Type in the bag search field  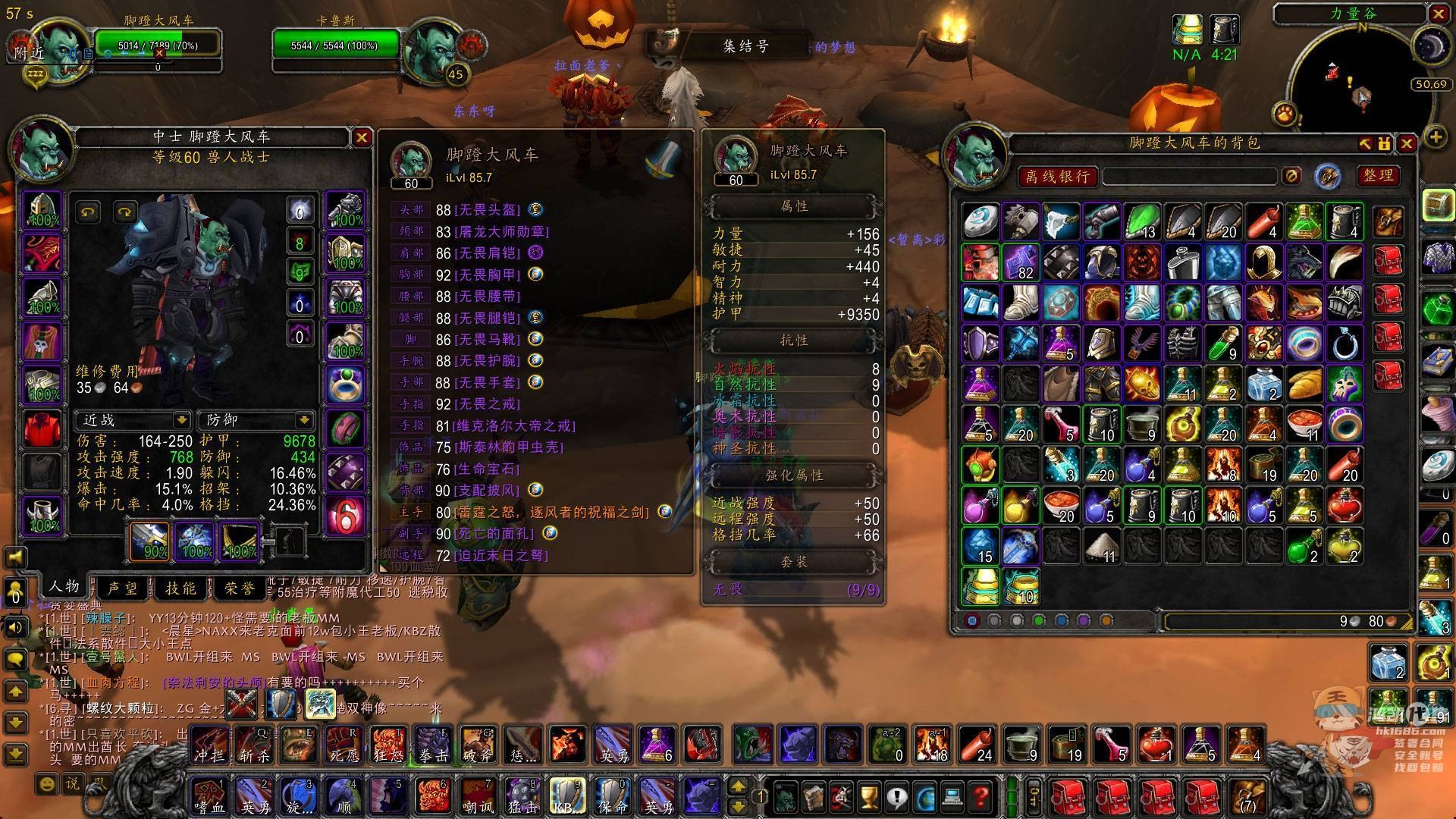pos(1191,177)
